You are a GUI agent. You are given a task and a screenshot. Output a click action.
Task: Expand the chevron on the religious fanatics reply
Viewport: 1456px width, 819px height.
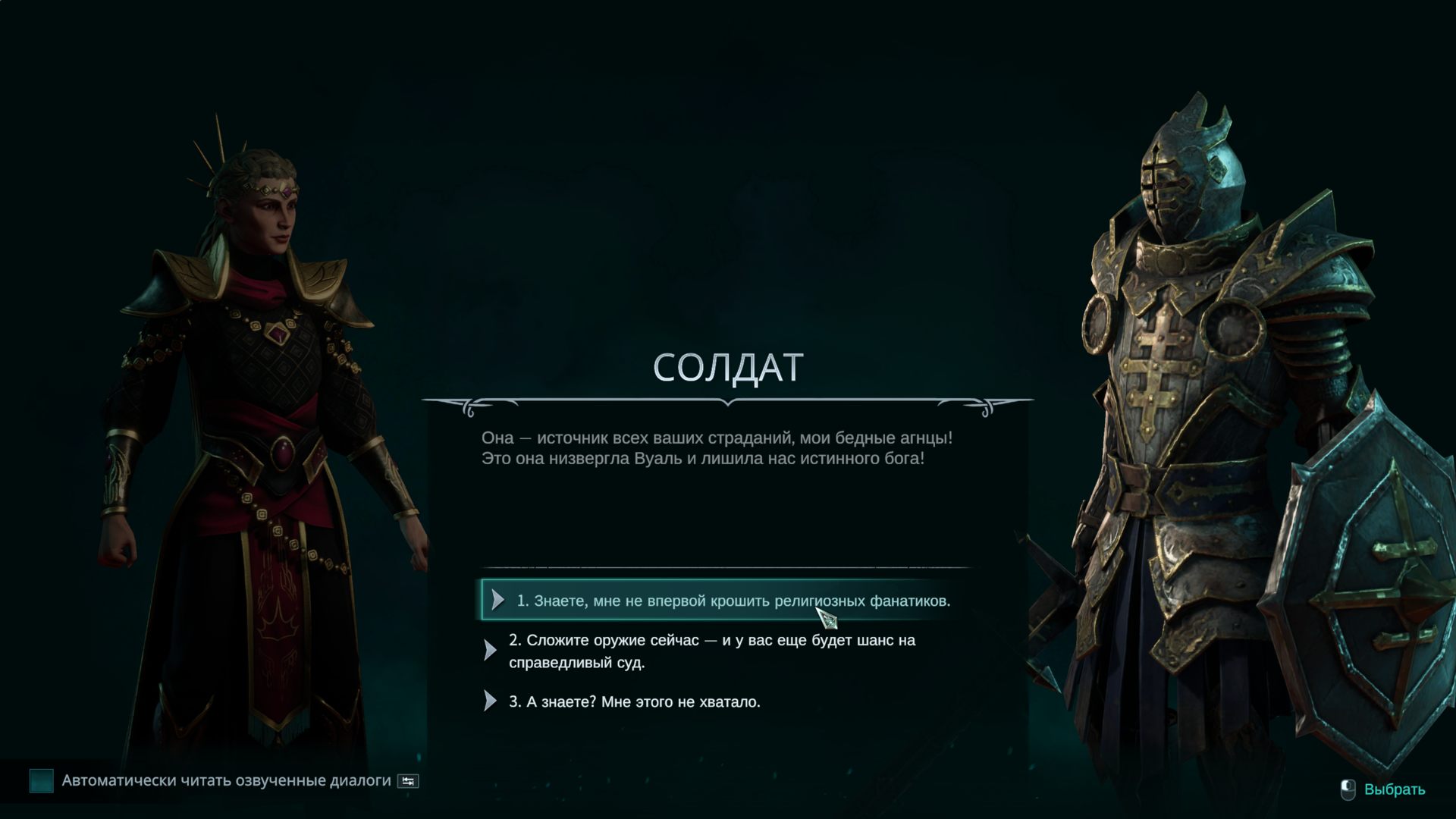pyautogui.click(x=499, y=598)
